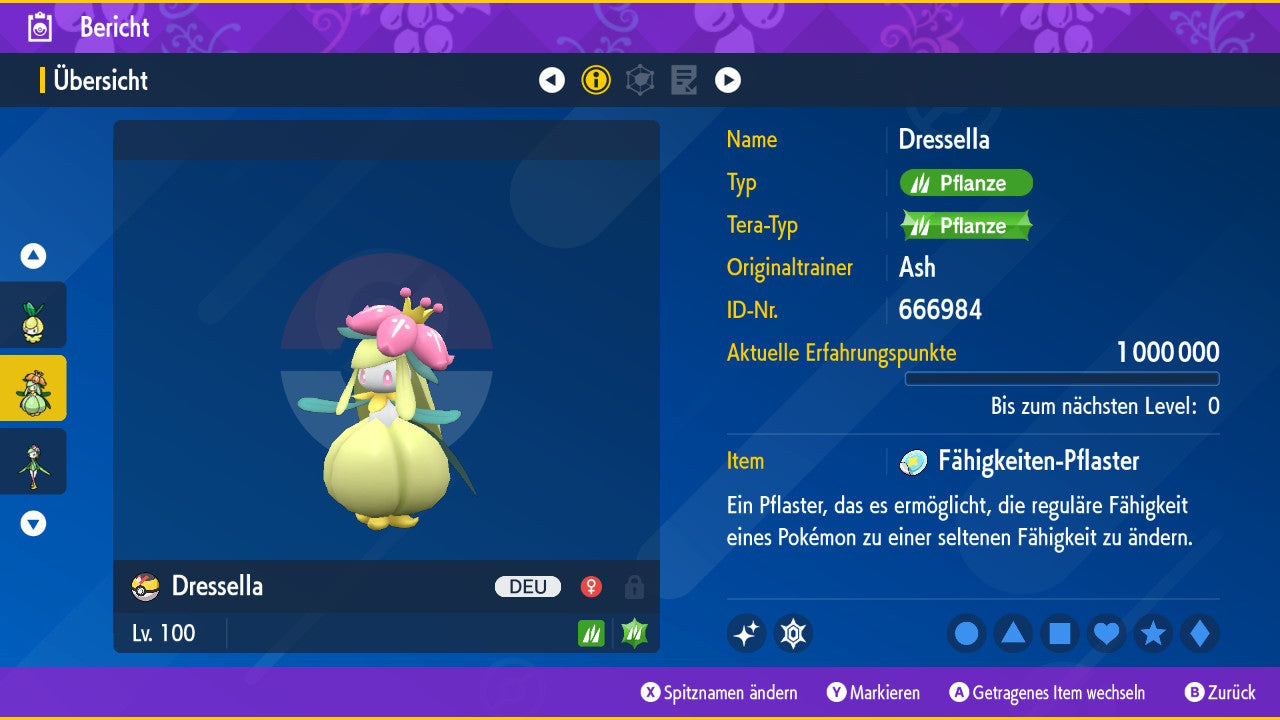Pick the slender green Pokémon thumbnail
The width and height of the screenshot is (1280, 720).
pyautogui.click(x=33, y=461)
